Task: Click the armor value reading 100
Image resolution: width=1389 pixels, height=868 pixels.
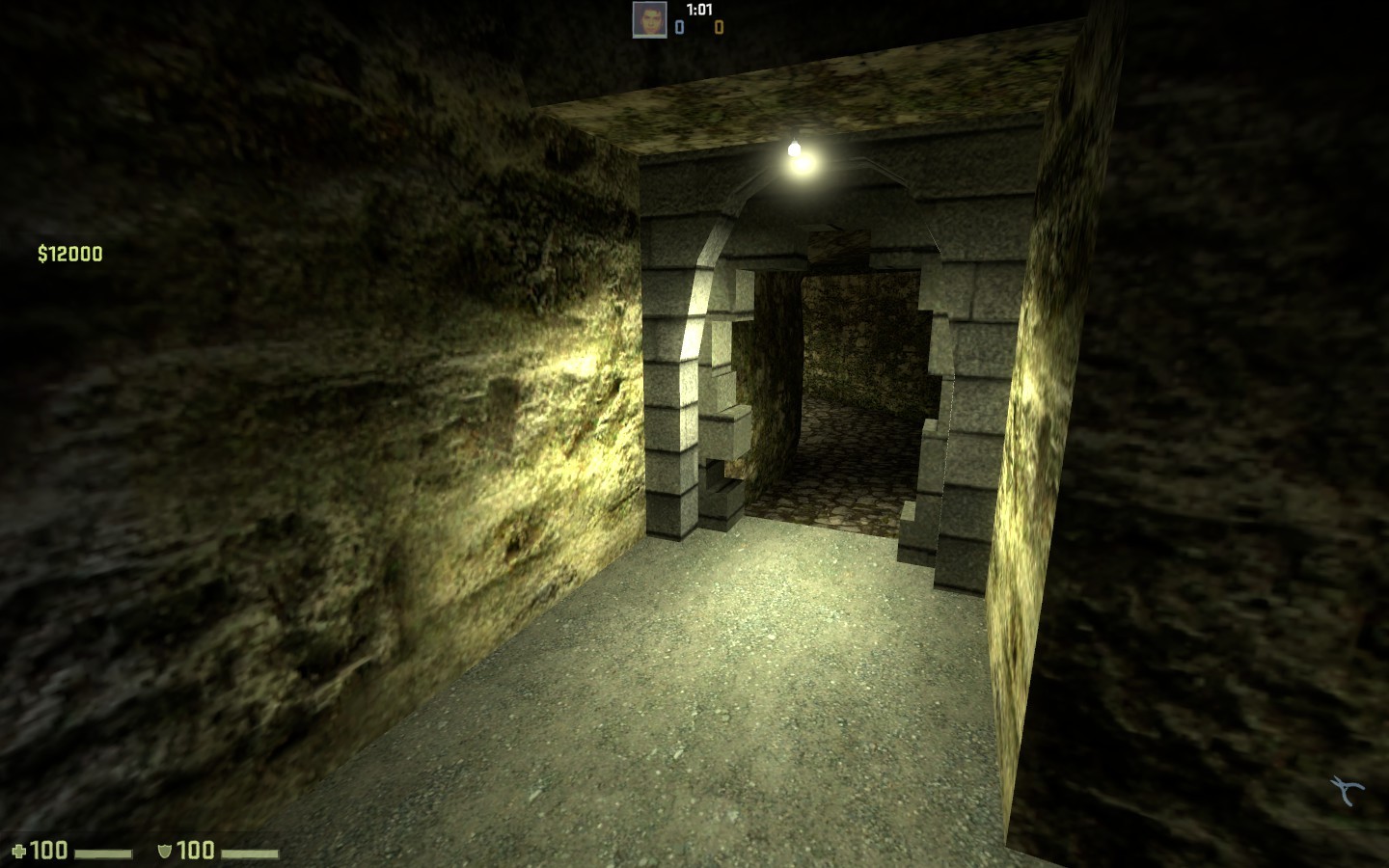Action: click(x=196, y=851)
